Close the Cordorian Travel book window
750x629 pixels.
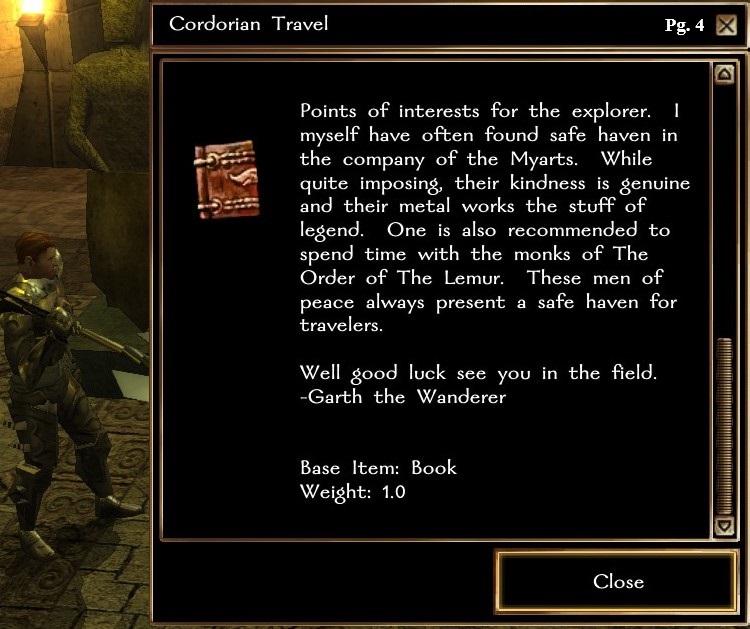[617, 581]
